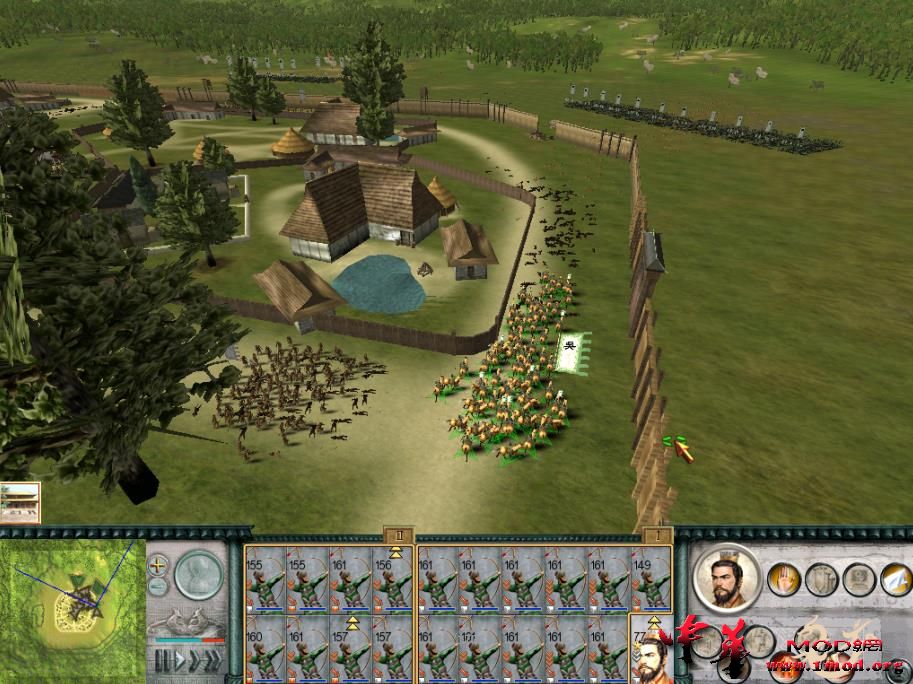913x684 pixels.
Task: Select unit group I tab
Action: pos(656,536)
